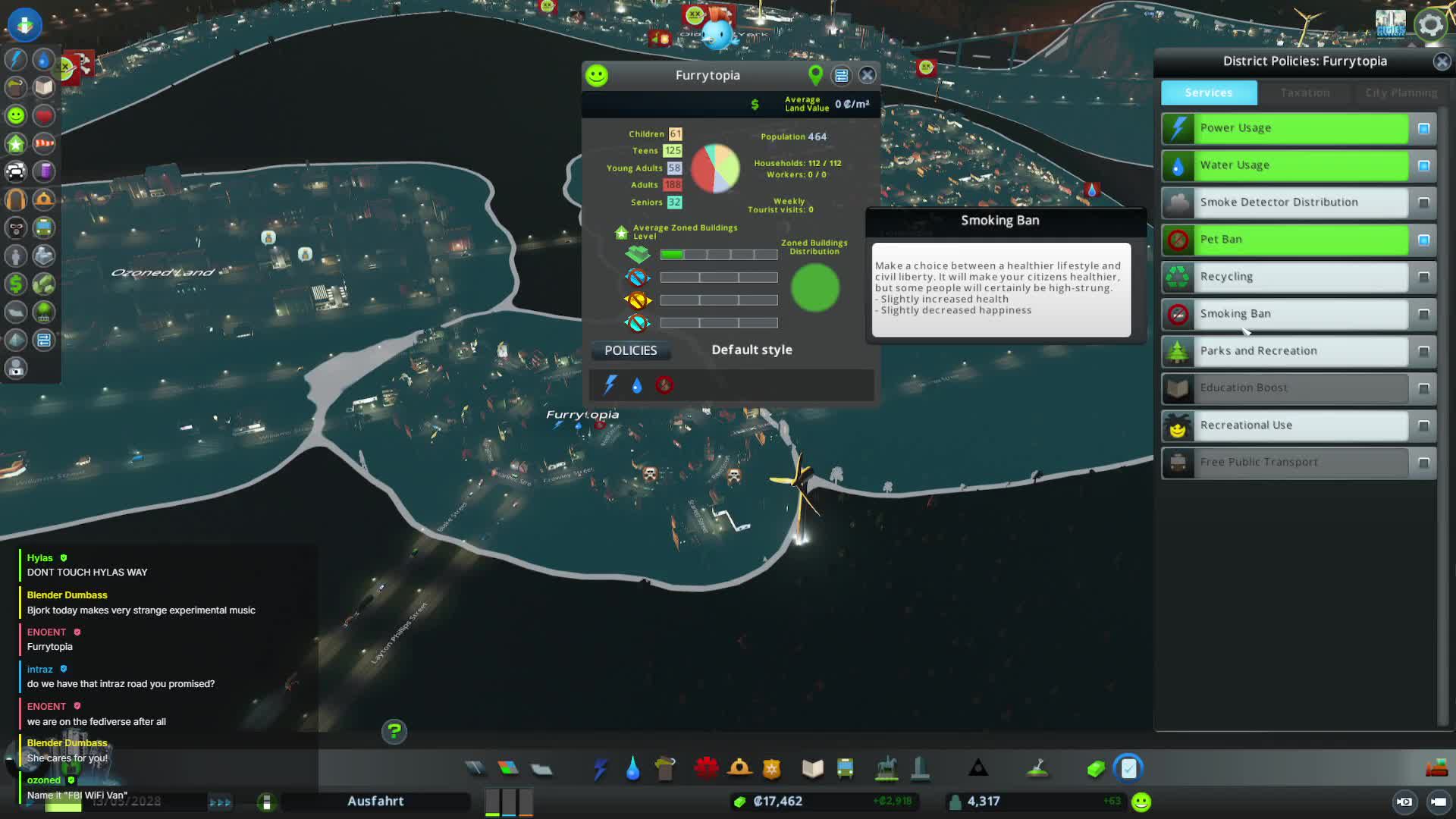Open the healthcare red cross menu
This screenshot has width=1456, height=819.
[705, 769]
